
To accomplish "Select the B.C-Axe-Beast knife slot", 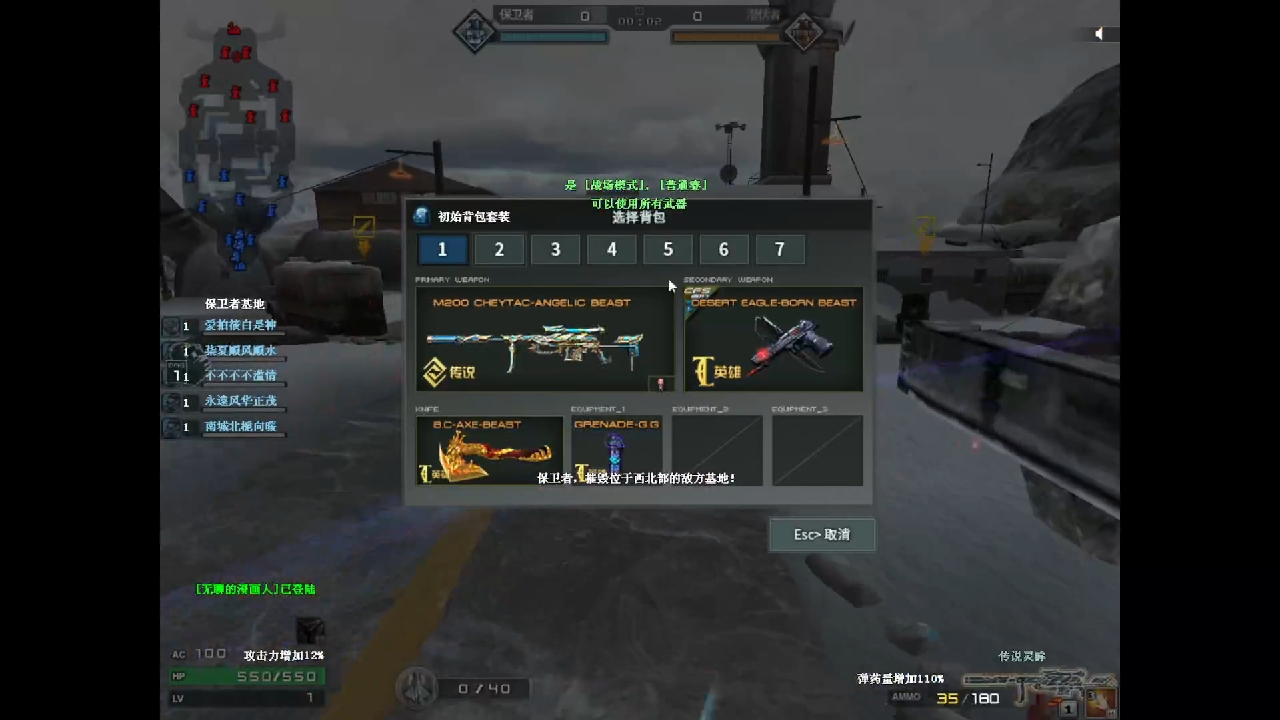I will [x=489, y=451].
